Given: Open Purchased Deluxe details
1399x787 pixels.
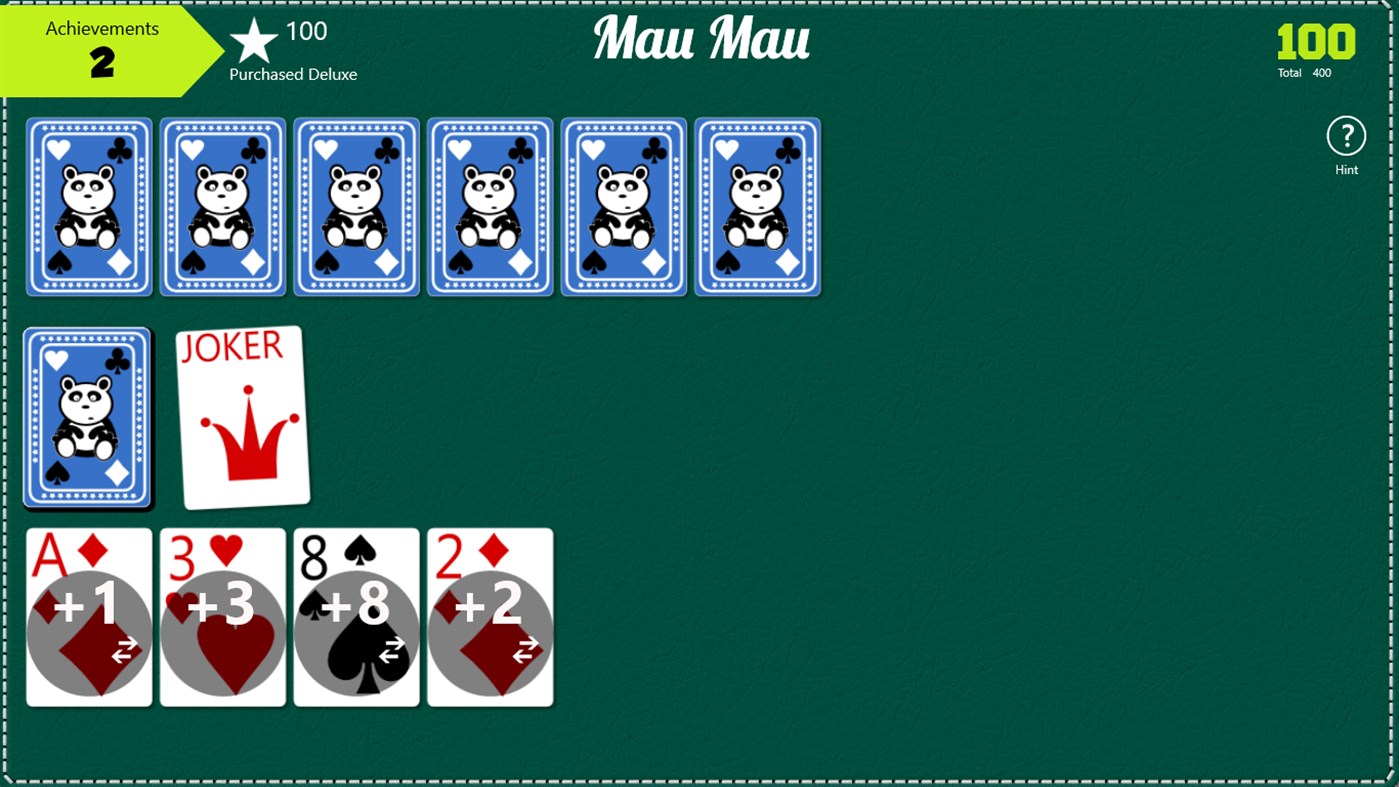Looking at the screenshot, I should (x=293, y=73).
